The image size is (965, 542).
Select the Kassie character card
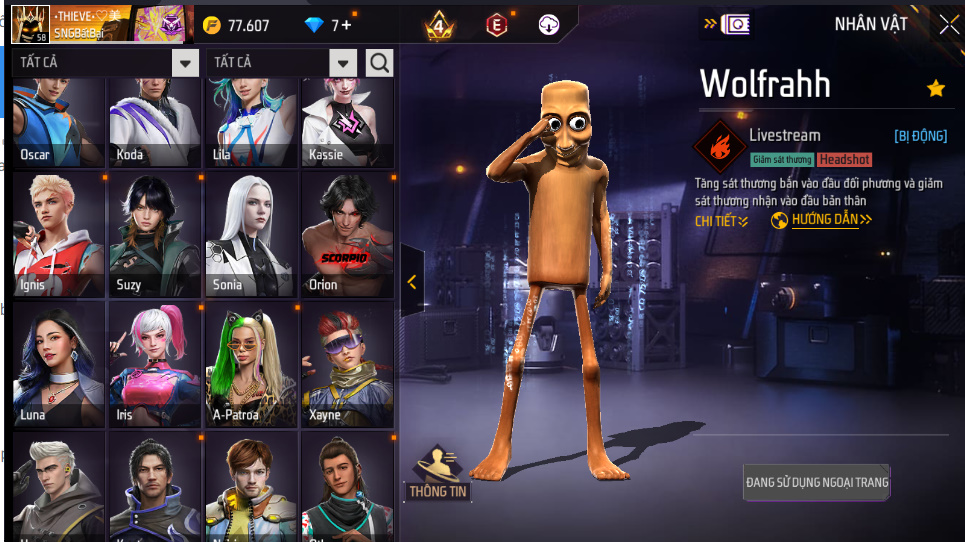point(348,125)
